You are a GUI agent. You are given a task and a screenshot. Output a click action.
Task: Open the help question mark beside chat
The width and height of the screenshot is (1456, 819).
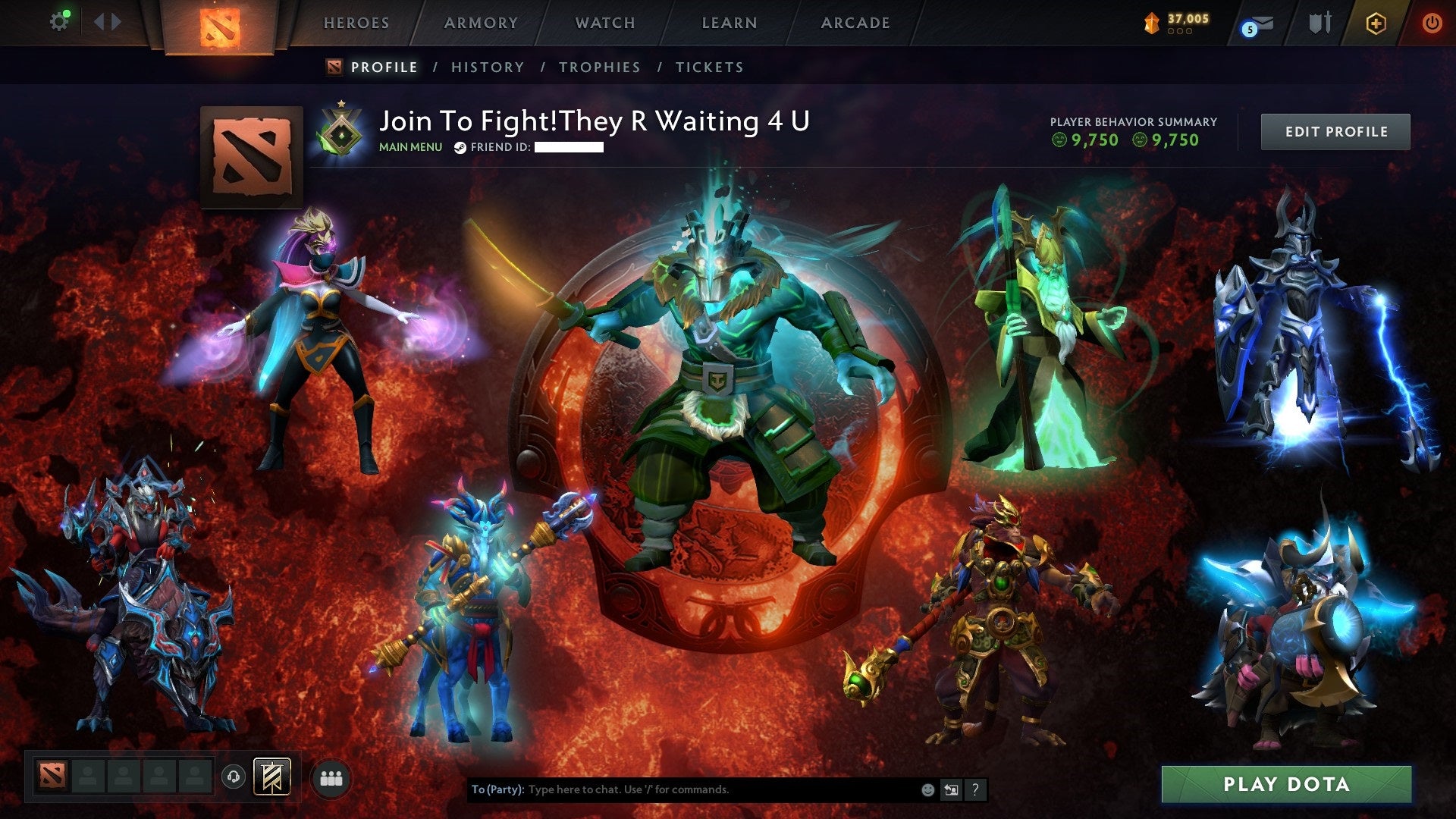point(975,790)
